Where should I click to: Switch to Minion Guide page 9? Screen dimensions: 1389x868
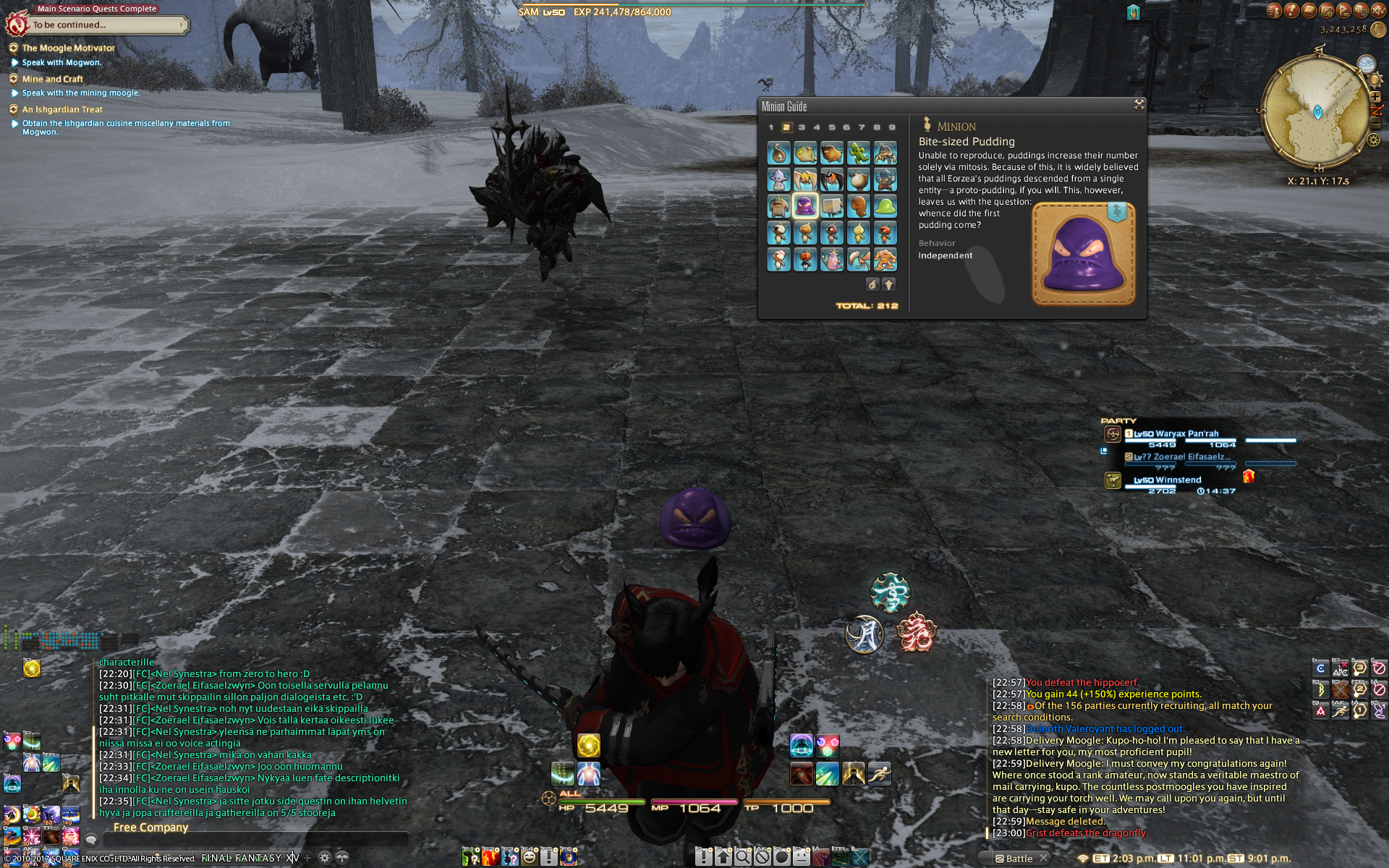pos(892,127)
